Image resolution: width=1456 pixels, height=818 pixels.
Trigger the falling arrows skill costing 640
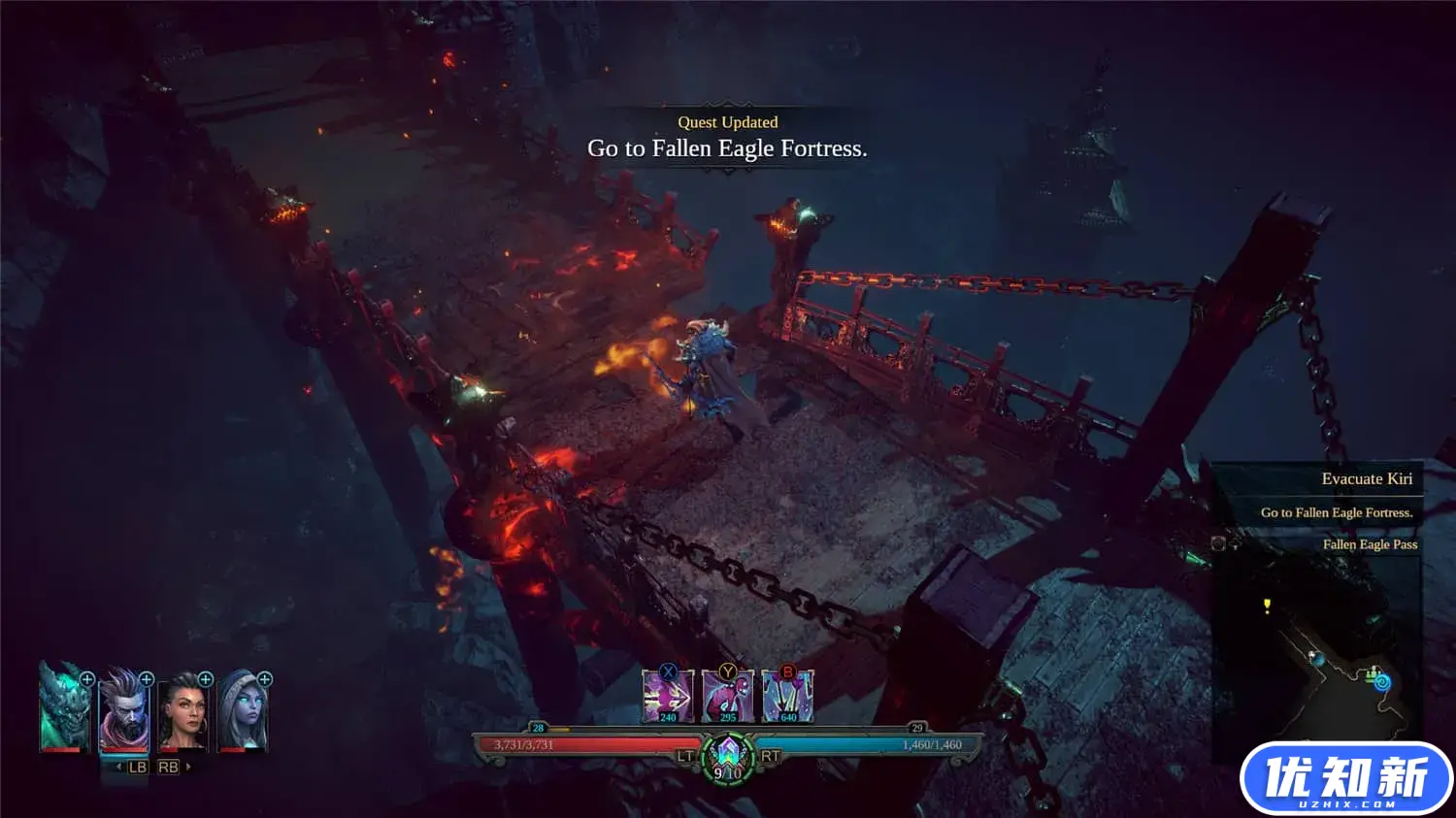pos(788,697)
